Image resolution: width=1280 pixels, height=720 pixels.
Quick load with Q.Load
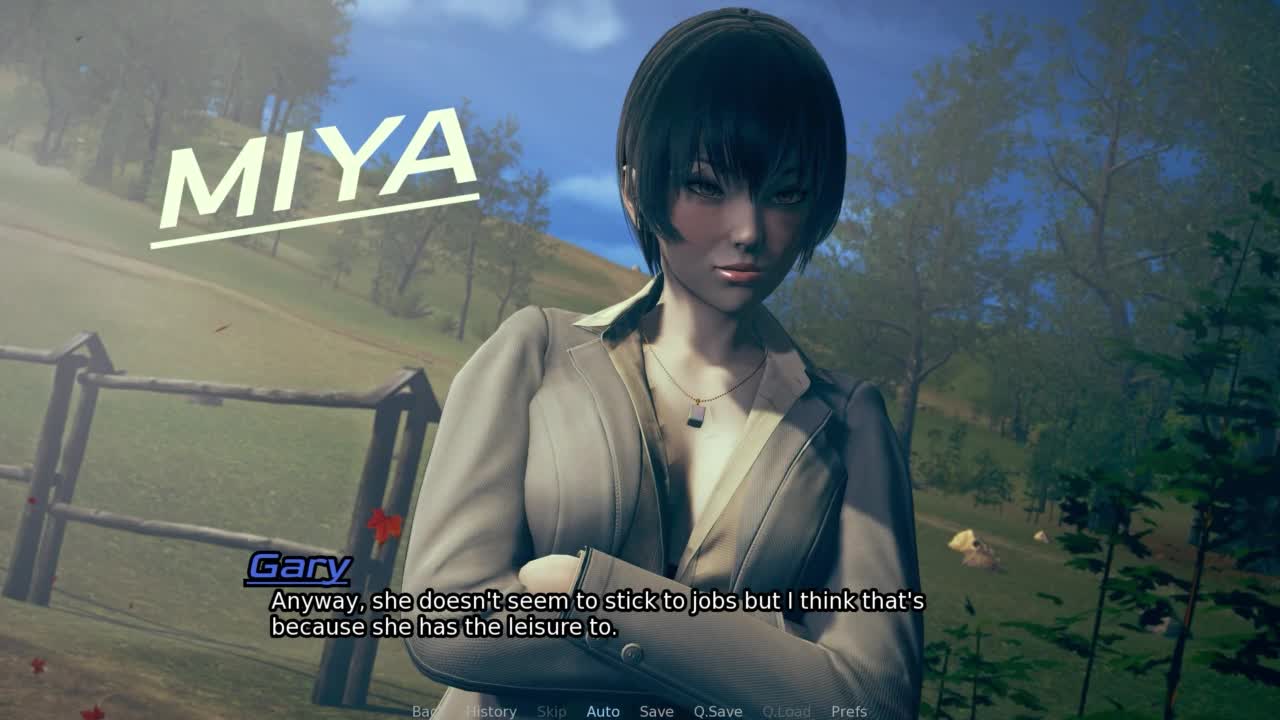pyautogui.click(x=786, y=711)
